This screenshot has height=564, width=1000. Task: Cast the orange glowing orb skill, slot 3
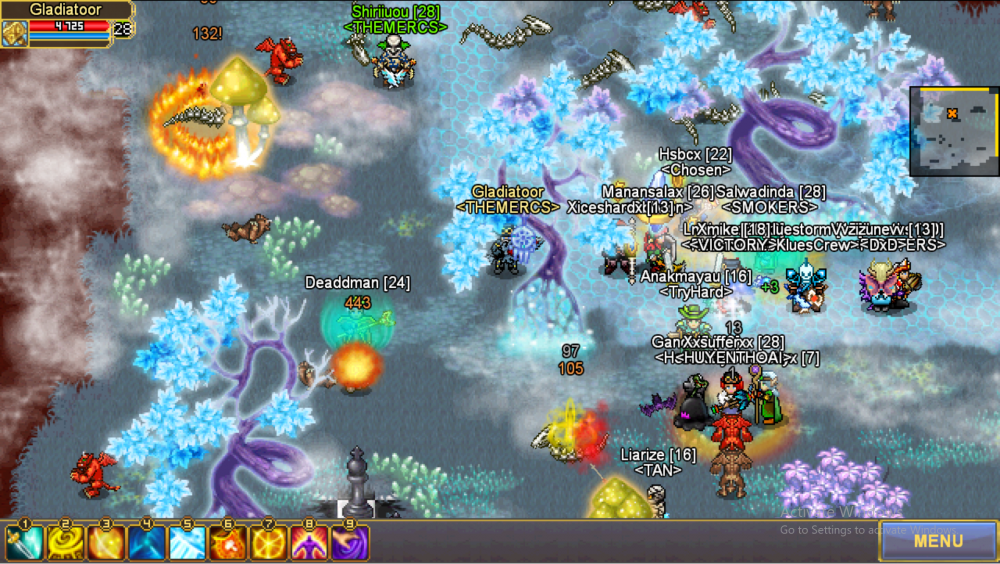click(x=106, y=543)
